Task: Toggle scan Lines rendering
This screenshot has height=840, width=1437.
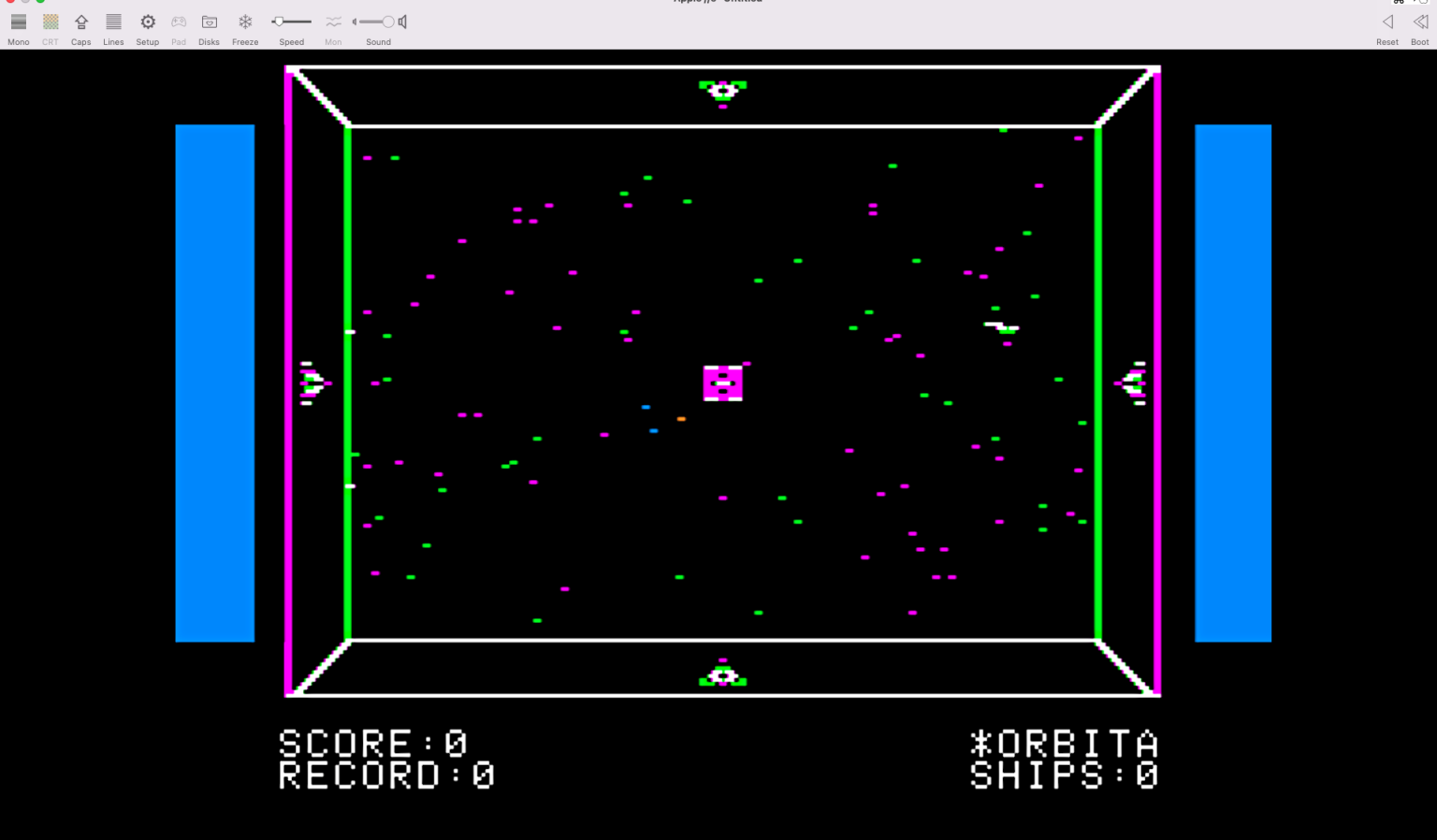Action: pos(113,22)
